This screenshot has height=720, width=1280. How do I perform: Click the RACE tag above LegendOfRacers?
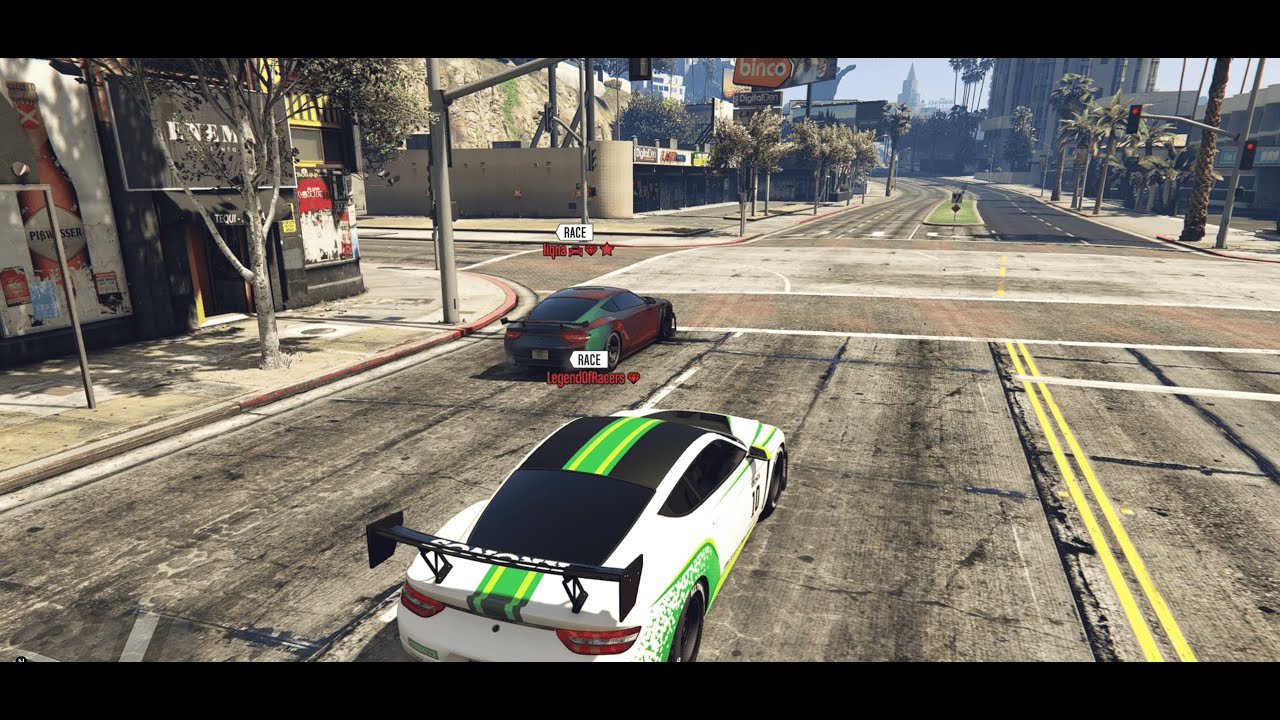(589, 360)
